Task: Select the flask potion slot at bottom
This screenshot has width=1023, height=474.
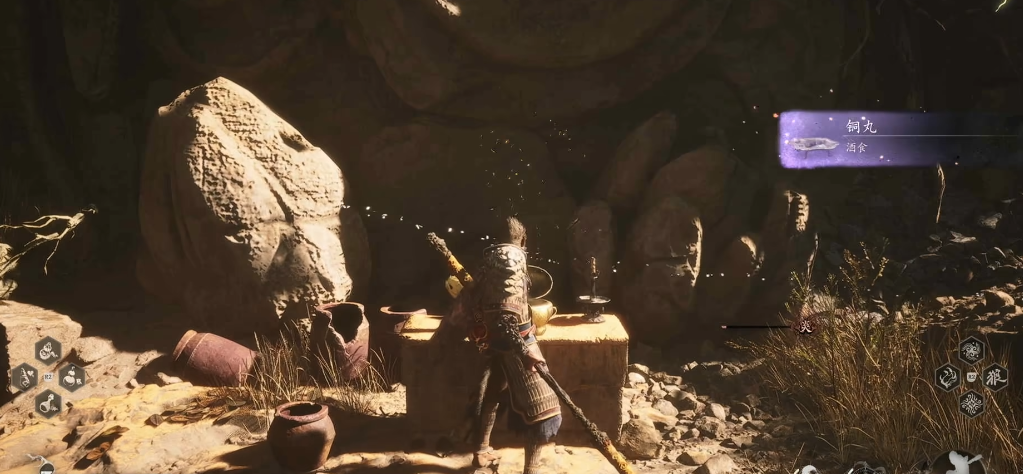Action: (47, 403)
